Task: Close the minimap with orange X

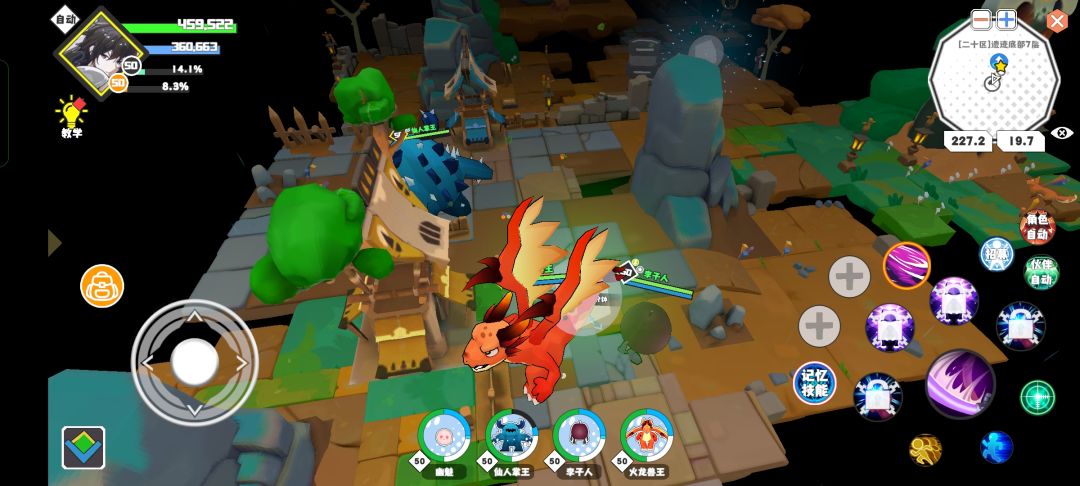Action: click(x=1057, y=21)
